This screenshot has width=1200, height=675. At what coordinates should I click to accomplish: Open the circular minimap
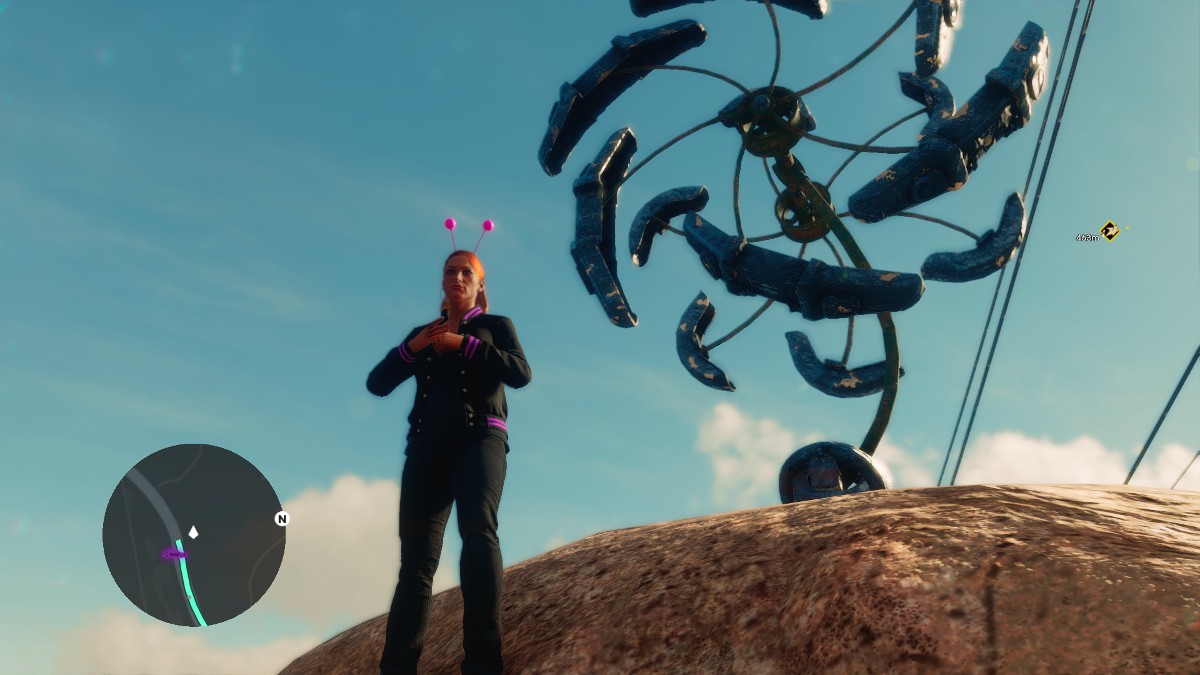(x=194, y=535)
